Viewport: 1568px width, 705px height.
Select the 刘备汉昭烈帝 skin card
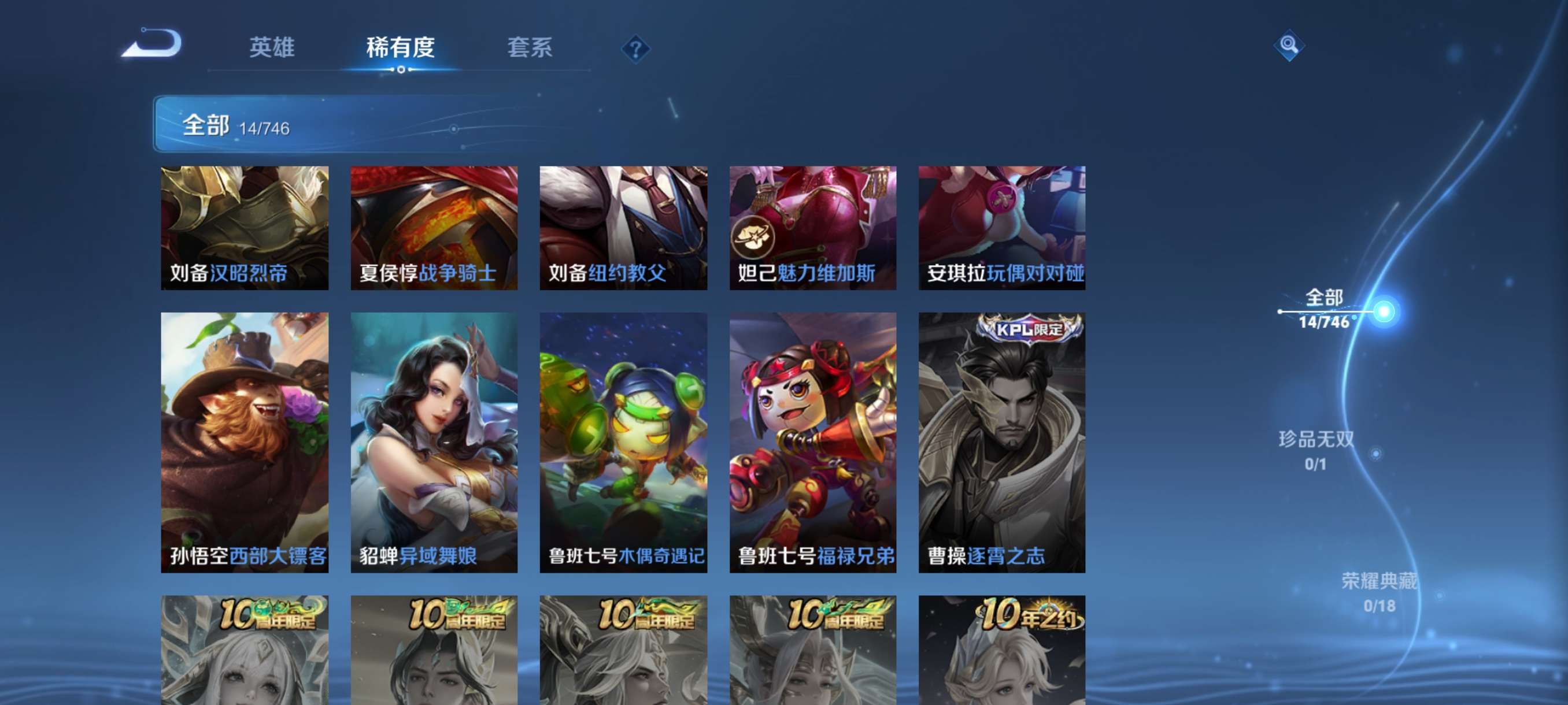(x=246, y=228)
